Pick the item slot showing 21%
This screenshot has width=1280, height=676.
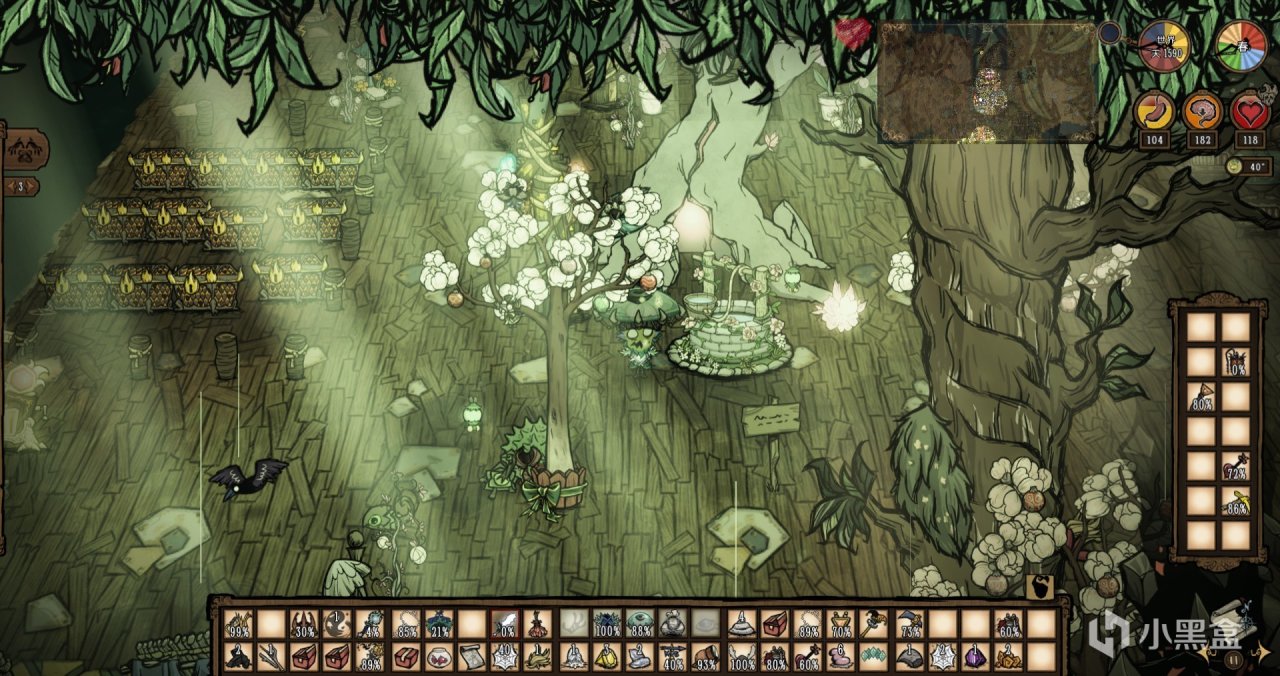pyautogui.click(x=439, y=624)
